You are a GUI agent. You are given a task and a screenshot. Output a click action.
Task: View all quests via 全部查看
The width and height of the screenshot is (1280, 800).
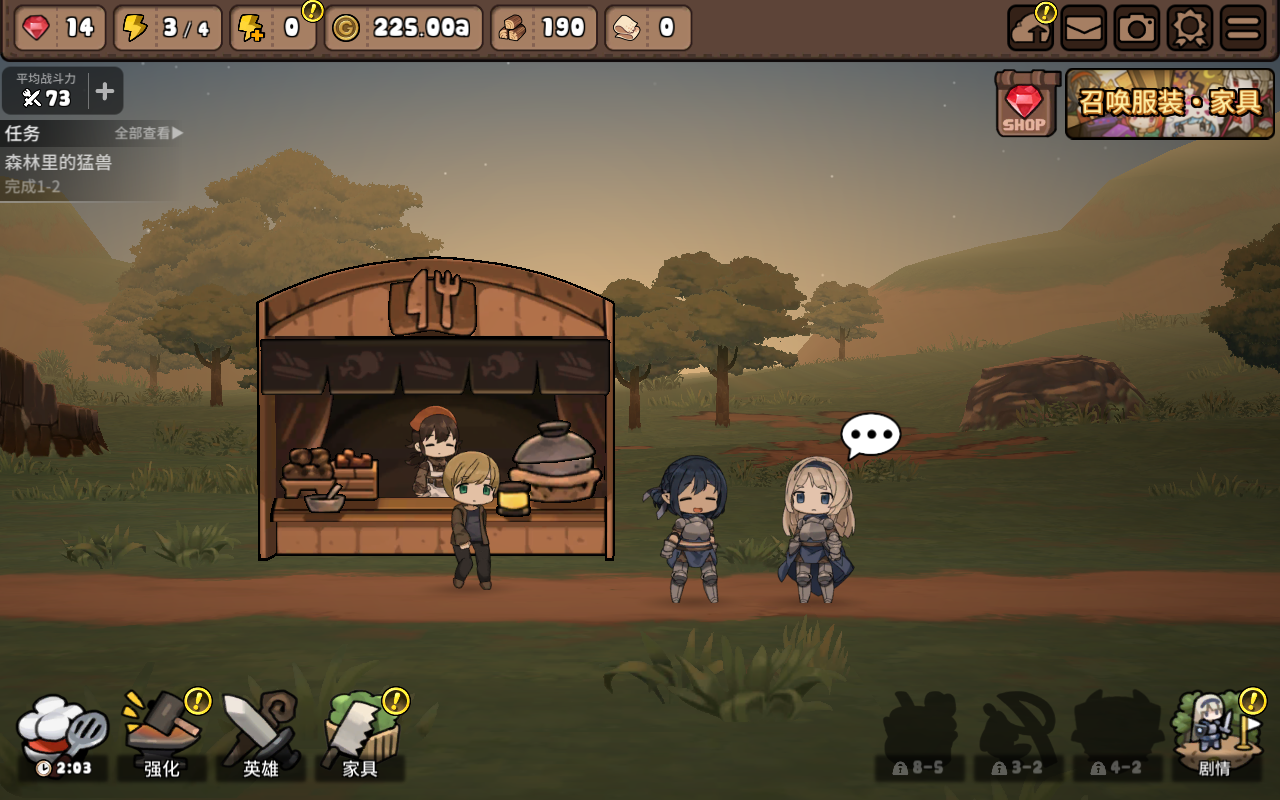pos(148,133)
